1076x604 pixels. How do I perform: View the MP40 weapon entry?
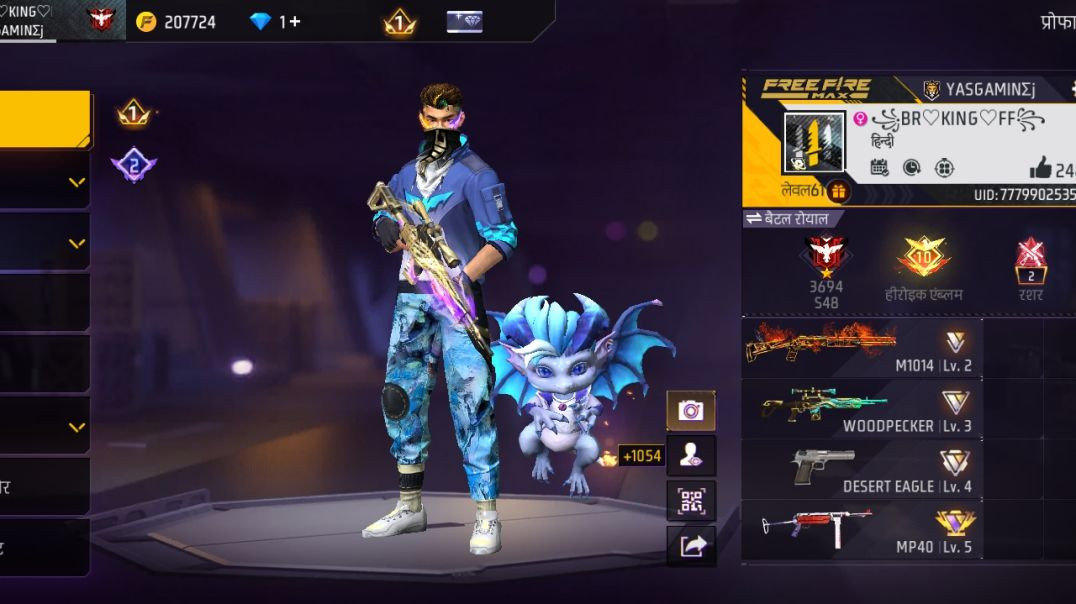tap(861, 530)
